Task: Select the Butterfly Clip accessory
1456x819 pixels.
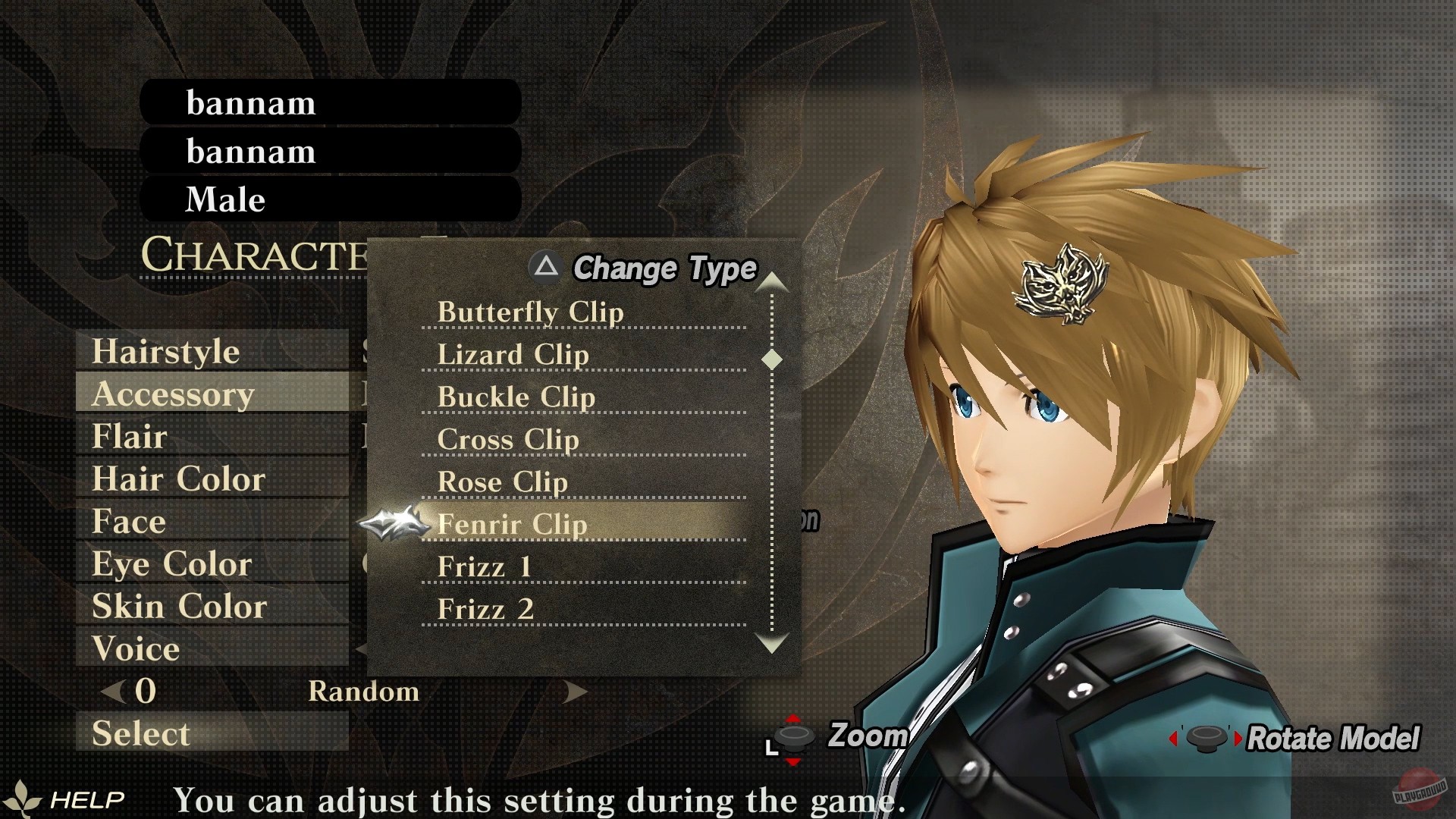Action: click(531, 312)
